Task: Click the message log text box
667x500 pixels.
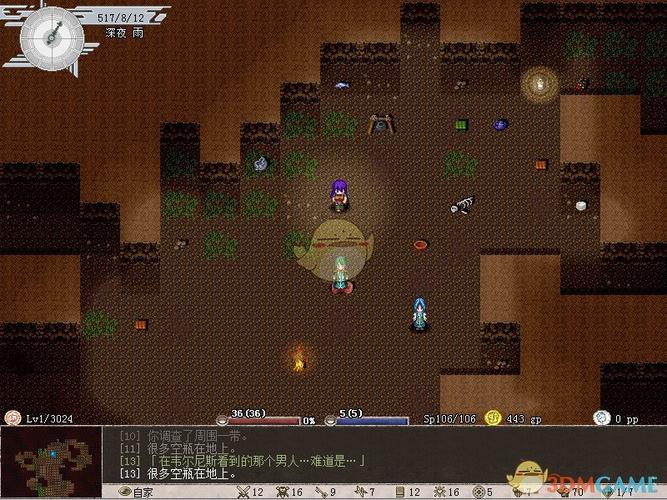Action: coord(300,455)
